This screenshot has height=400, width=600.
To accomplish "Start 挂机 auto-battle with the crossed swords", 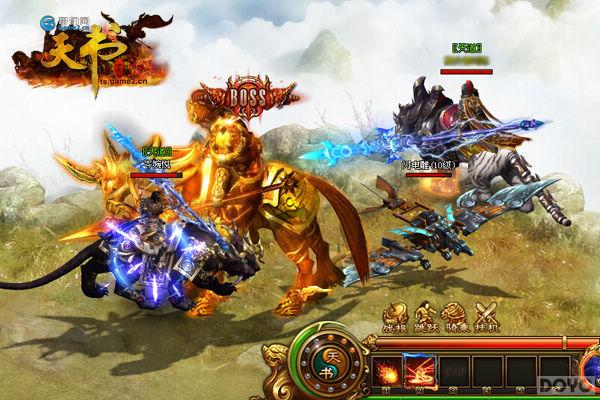I will [x=486, y=315].
